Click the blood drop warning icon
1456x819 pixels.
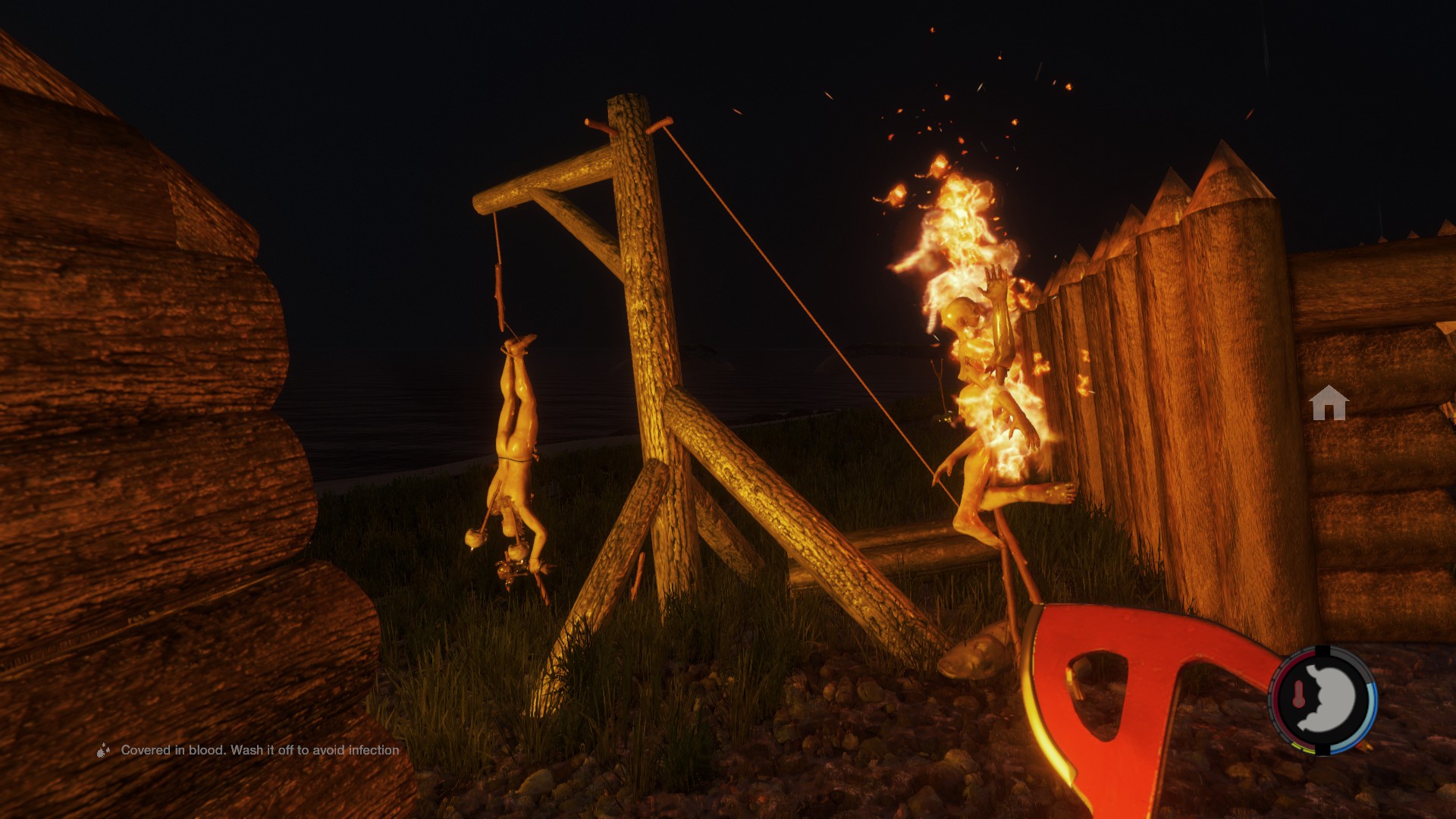[103, 751]
